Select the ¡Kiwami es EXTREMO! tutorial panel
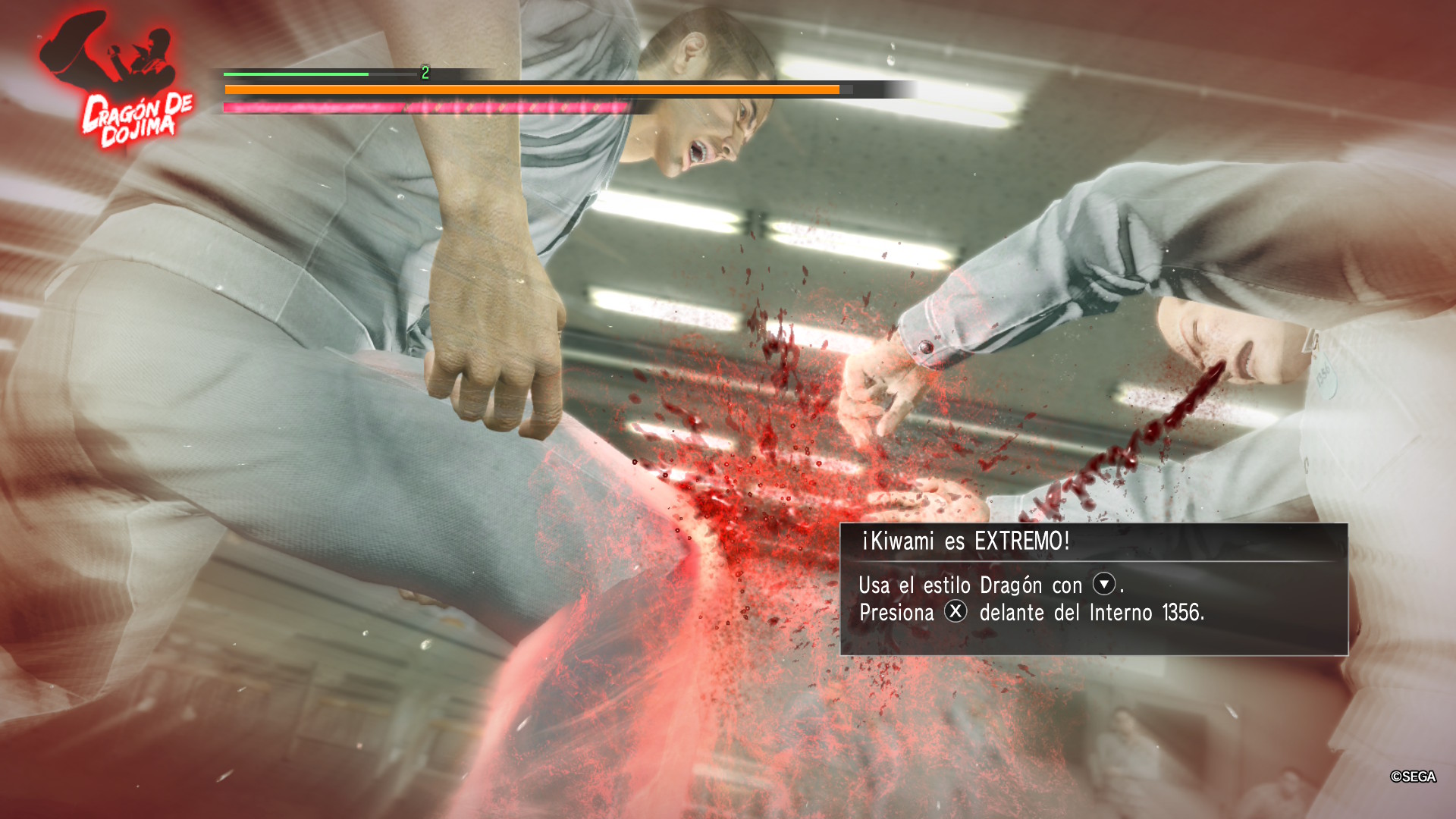The width and height of the screenshot is (1456, 819). pos(1094,588)
